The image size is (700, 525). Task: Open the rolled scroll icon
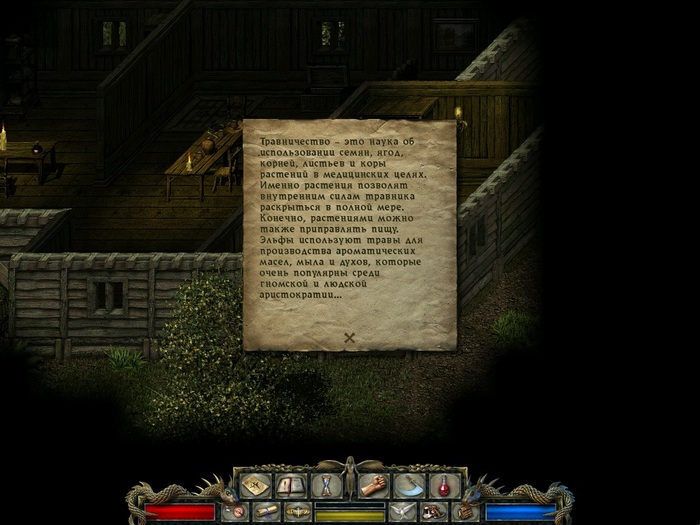265,511
